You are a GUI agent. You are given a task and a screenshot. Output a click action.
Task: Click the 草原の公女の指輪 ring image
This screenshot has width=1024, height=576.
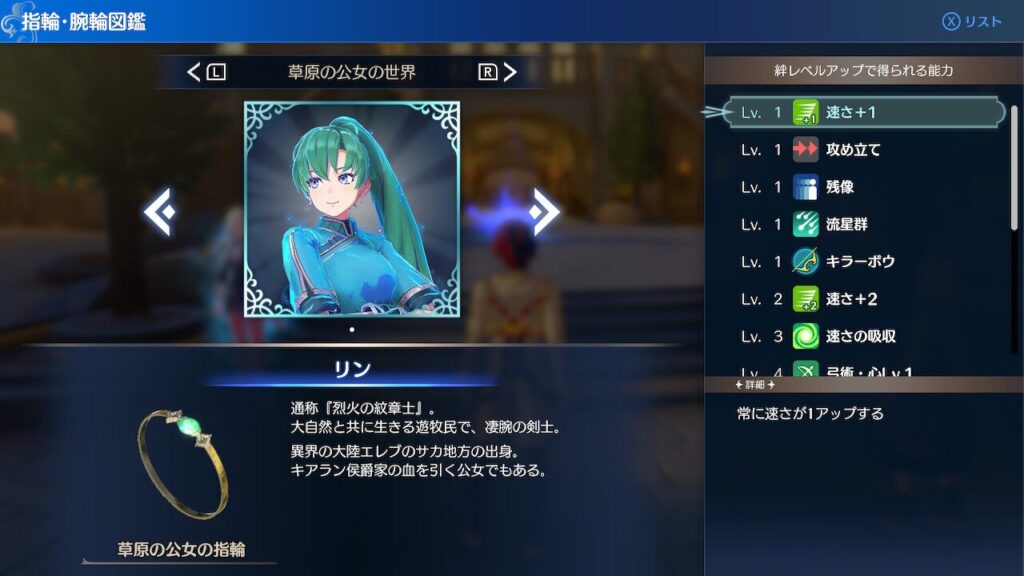(182, 461)
